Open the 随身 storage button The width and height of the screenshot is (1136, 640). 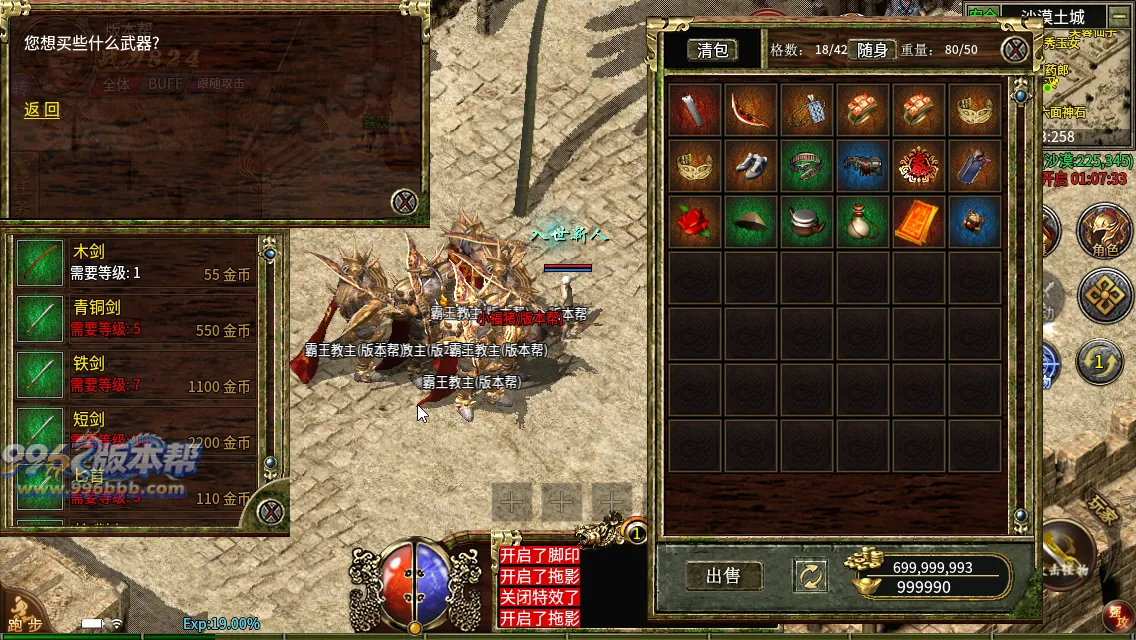pos(872,50)
